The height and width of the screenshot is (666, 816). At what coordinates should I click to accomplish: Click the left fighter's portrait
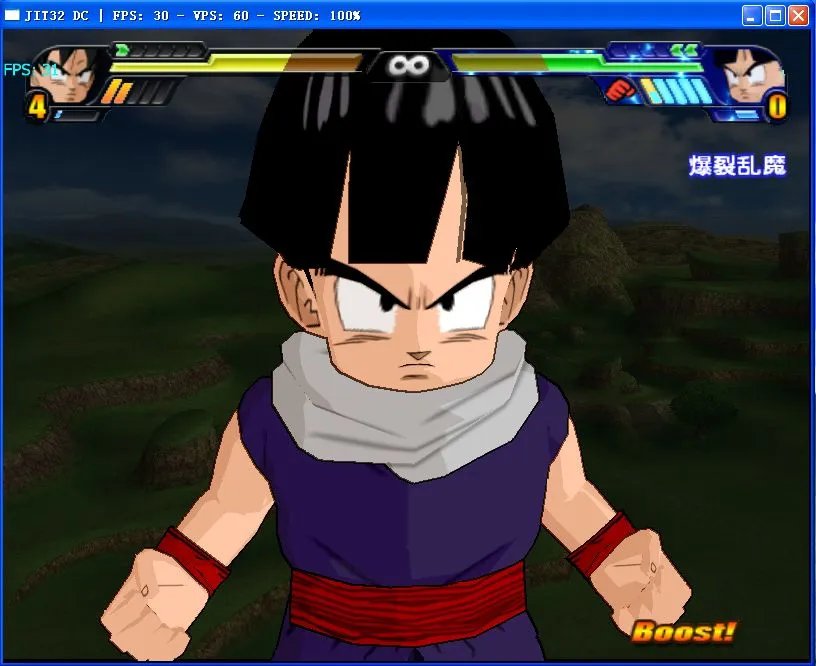68,75
